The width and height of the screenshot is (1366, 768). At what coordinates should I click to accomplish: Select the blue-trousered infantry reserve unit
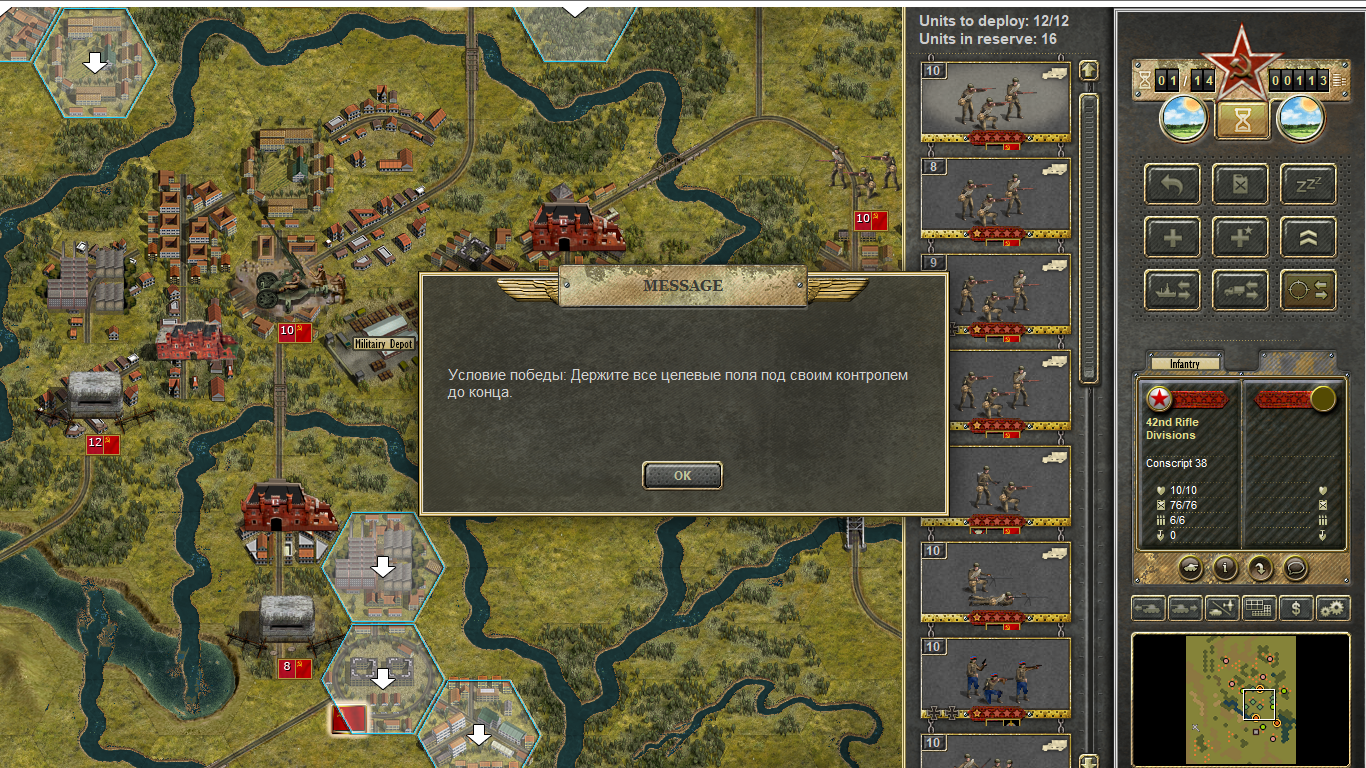coord(995,678)
